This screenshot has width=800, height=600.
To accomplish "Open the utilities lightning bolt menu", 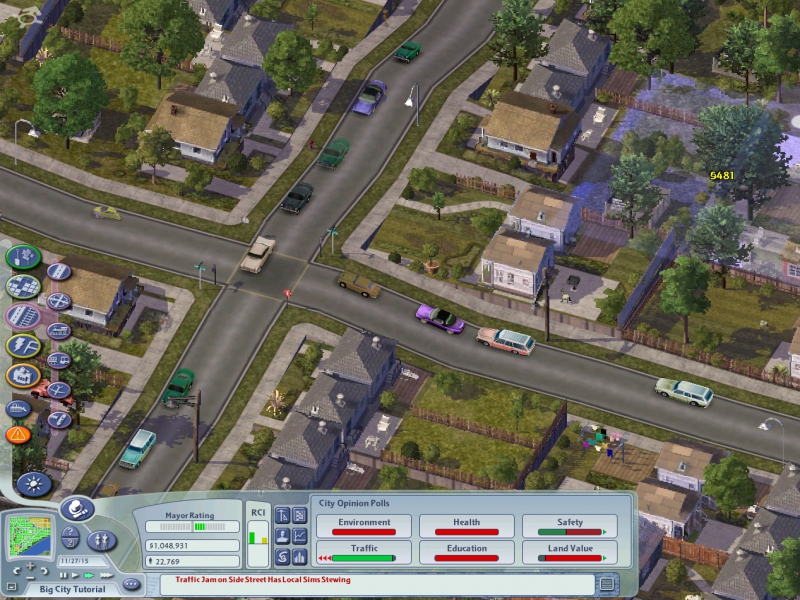I will point(21,347).
